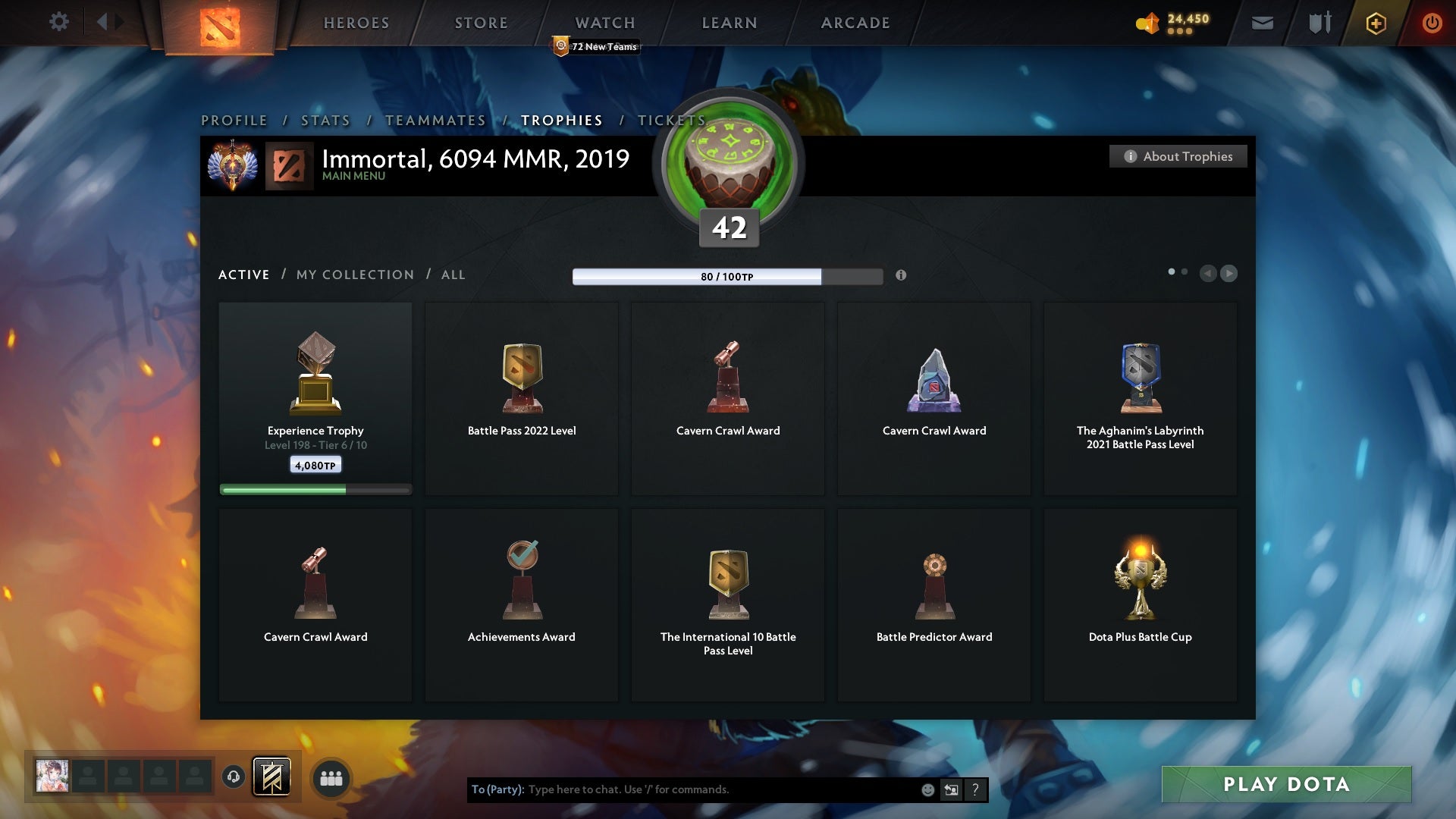The height and width of the screenshot is (819, 1456).
Task: Toggle the voice chat headset icon
Action: coord(233,777)
